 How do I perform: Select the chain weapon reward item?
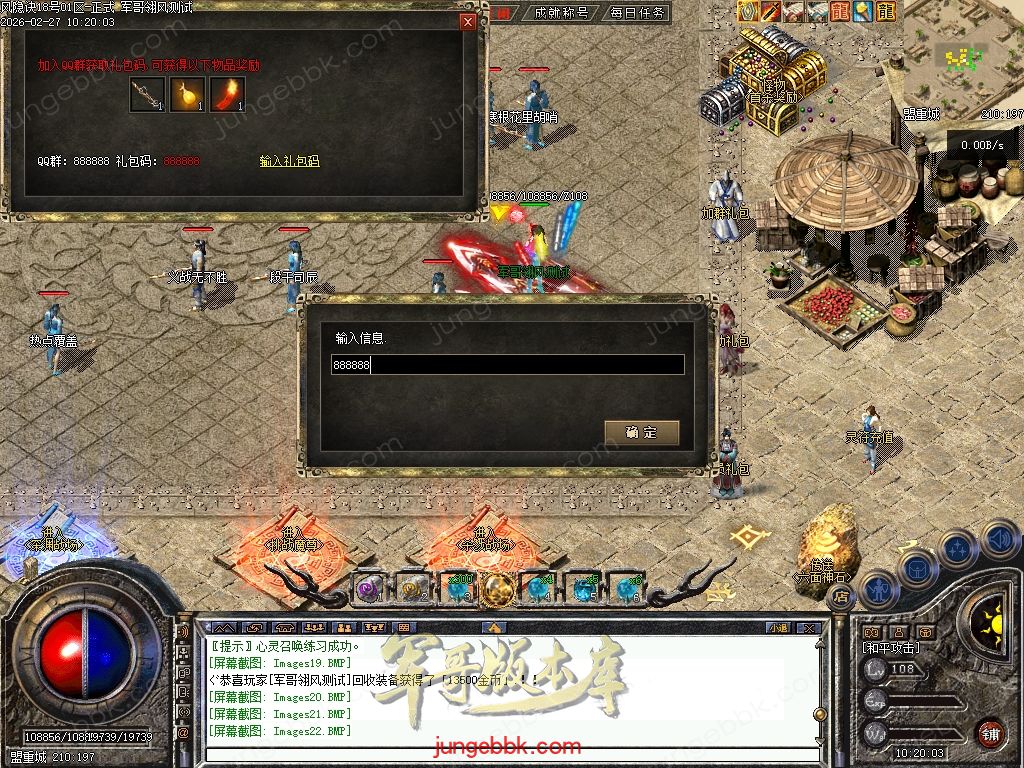[147, 95]
